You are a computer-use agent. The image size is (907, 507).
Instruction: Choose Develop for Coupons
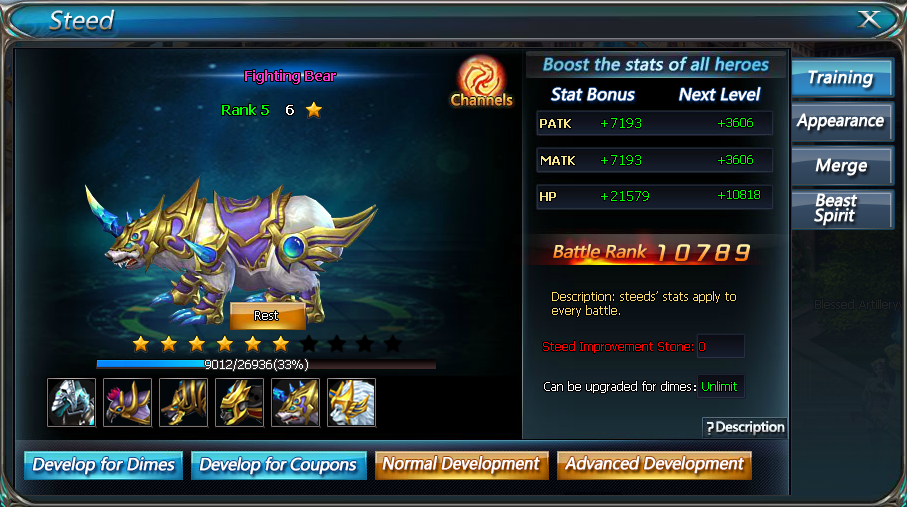[x=278, y=465]
